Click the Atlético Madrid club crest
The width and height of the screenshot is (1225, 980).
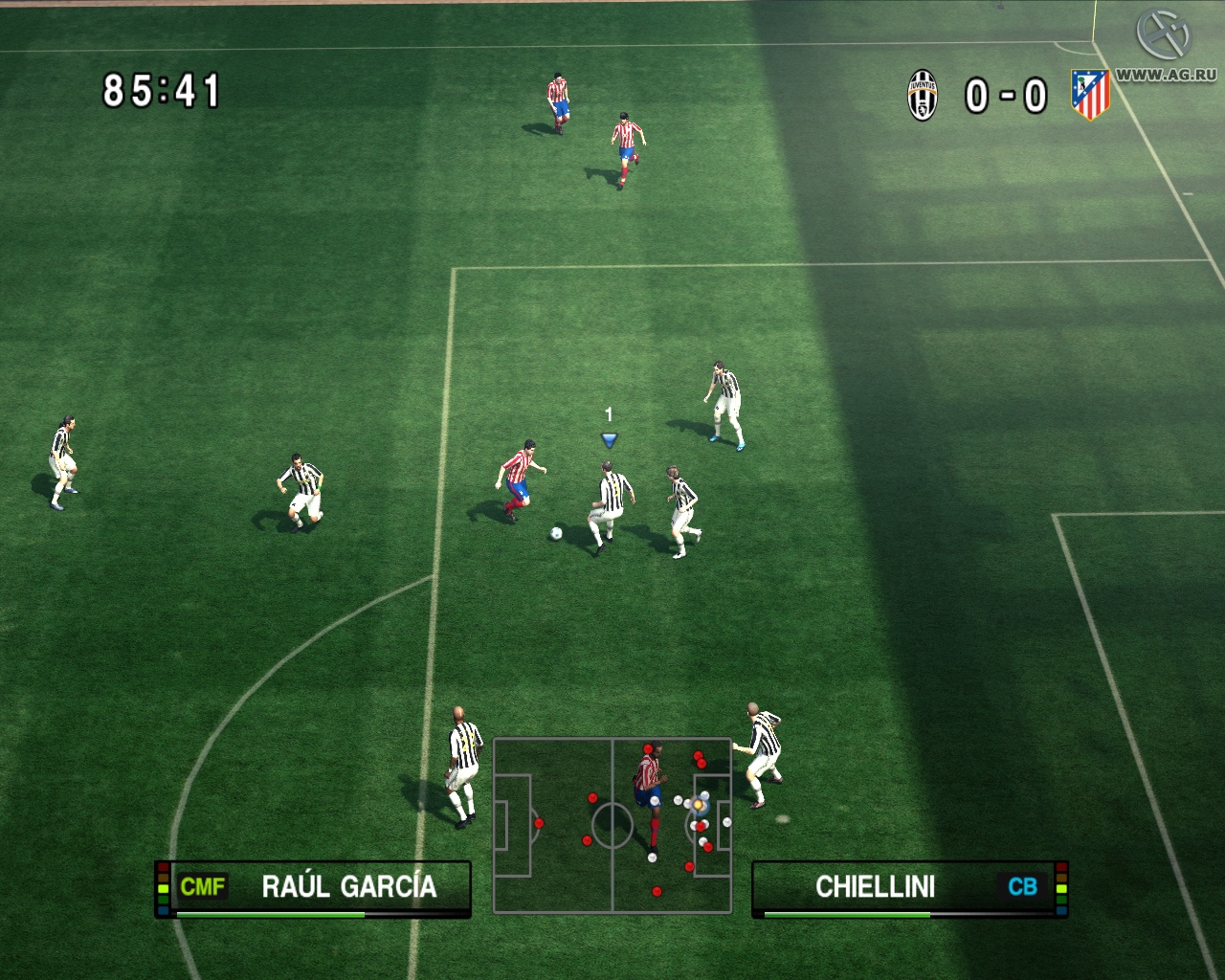(x=1090, y=95)
